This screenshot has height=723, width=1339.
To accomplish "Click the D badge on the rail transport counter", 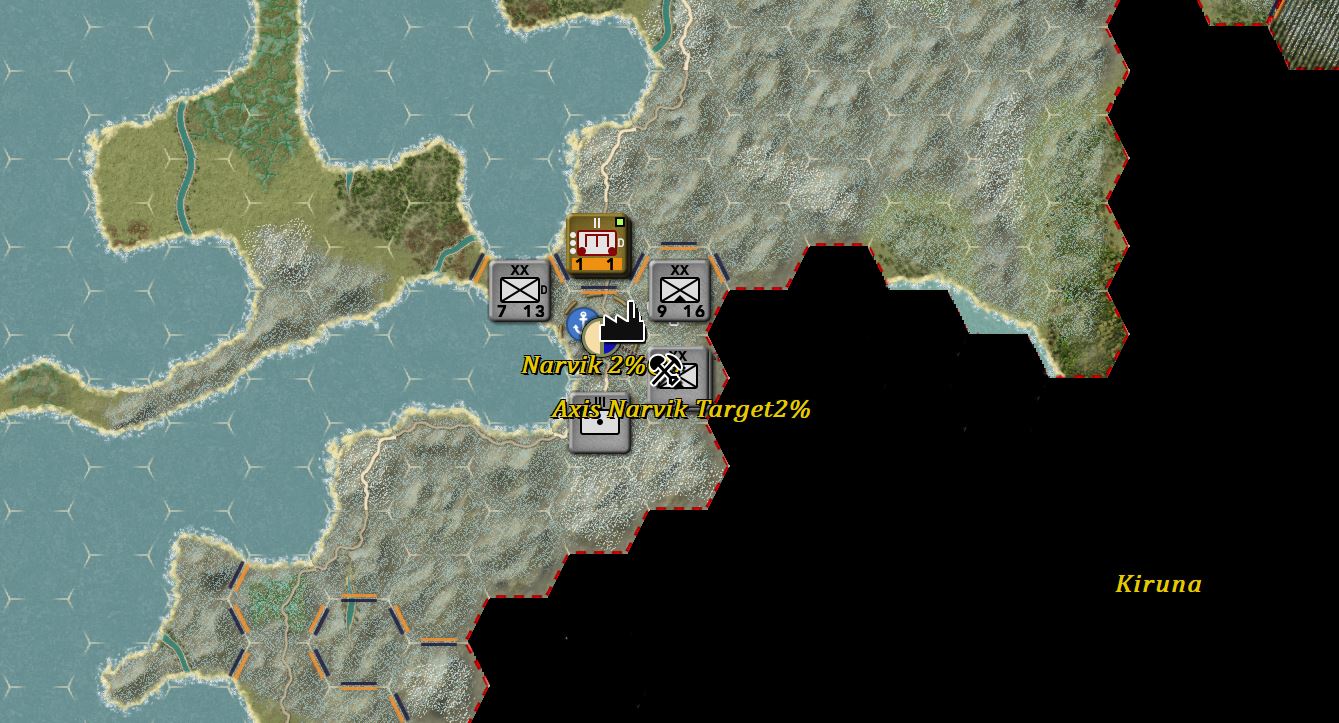I will [x=621, y=241].
